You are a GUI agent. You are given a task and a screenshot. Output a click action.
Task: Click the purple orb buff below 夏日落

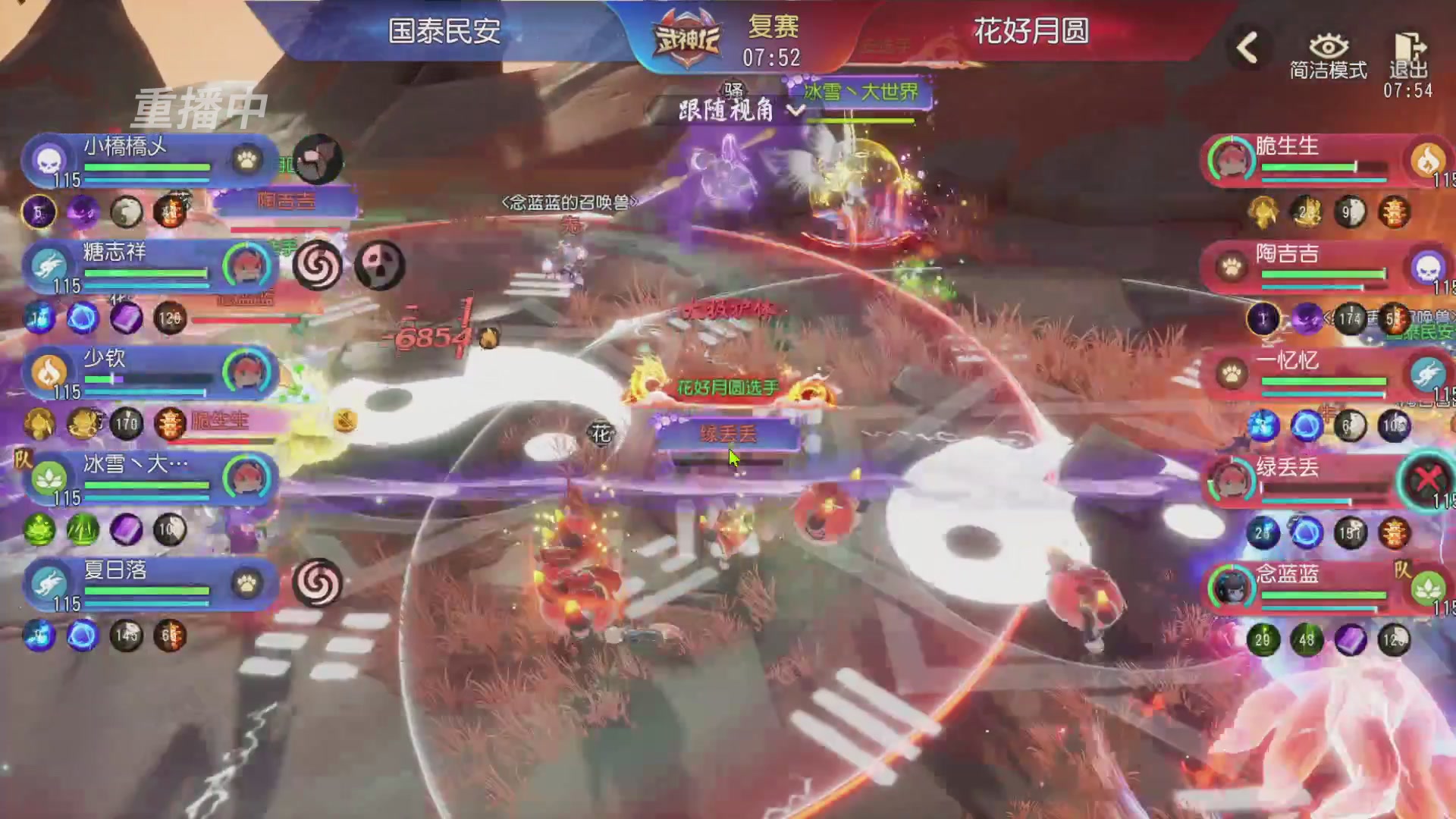click(82, 637)
